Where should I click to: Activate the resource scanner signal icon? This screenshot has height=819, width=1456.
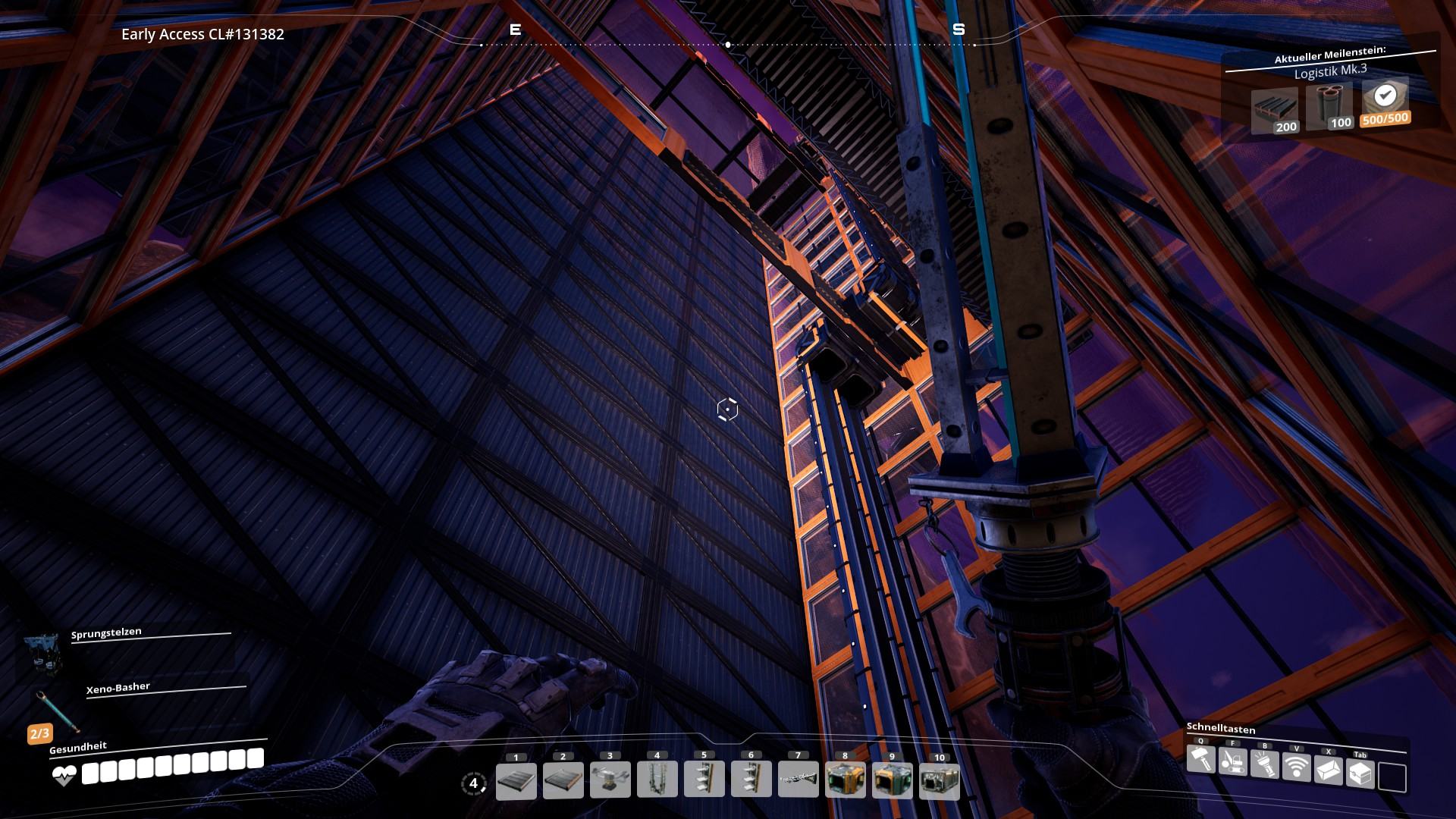coord(1297,767)
